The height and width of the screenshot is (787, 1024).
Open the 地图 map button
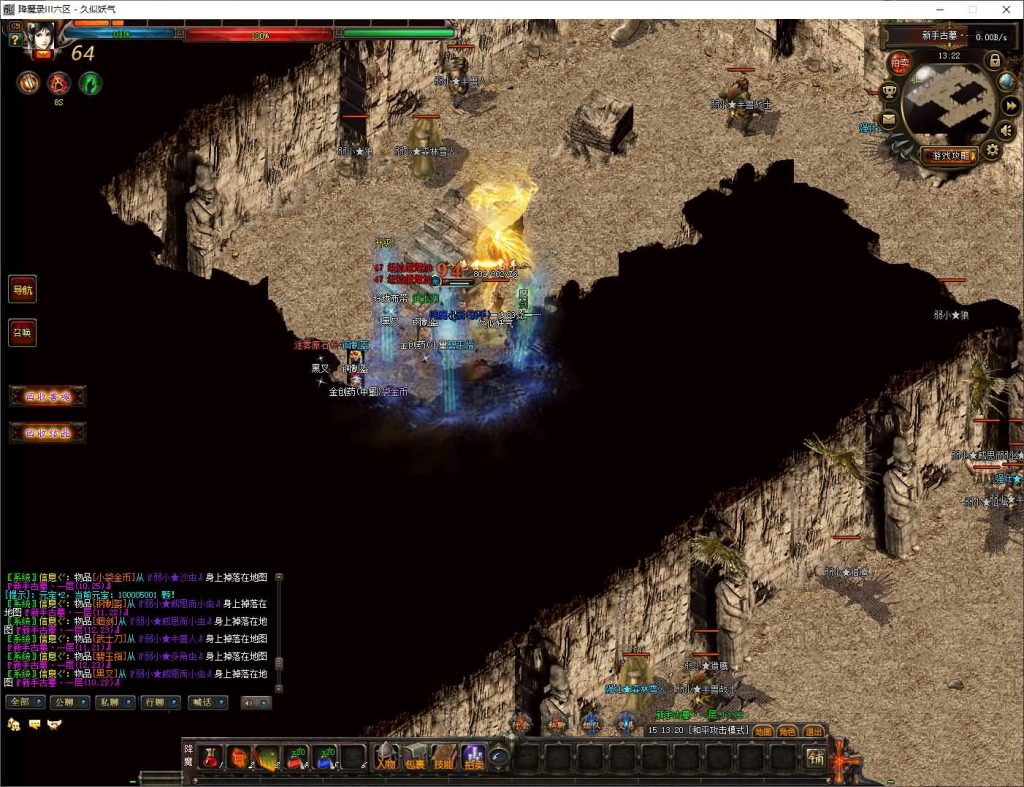point(762,731)
